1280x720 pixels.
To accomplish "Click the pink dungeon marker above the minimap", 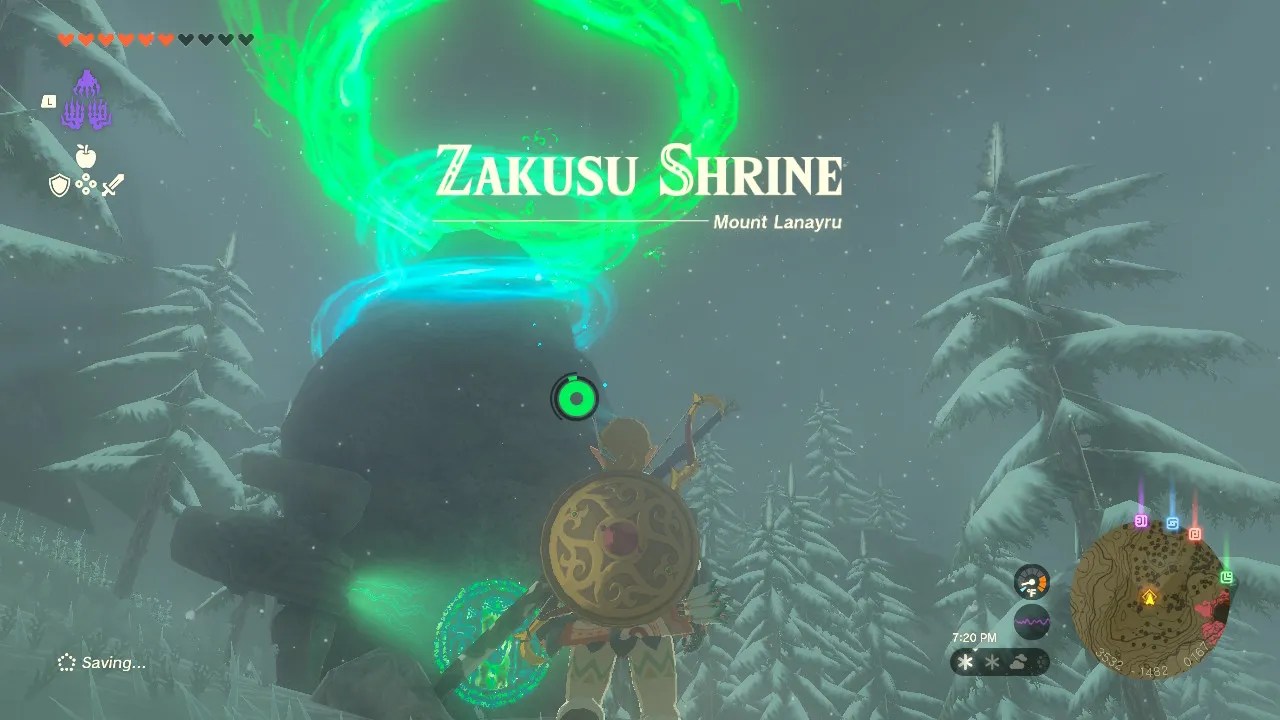I will click(x=1141, y=519).
